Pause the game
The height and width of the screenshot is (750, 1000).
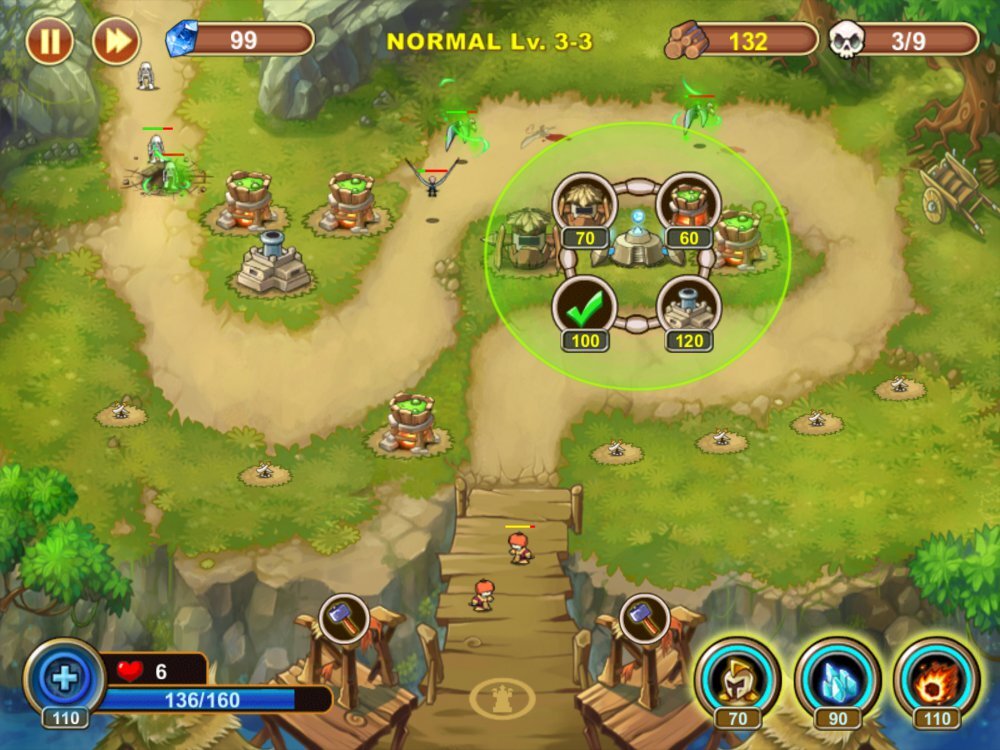[x=49, y=41]
